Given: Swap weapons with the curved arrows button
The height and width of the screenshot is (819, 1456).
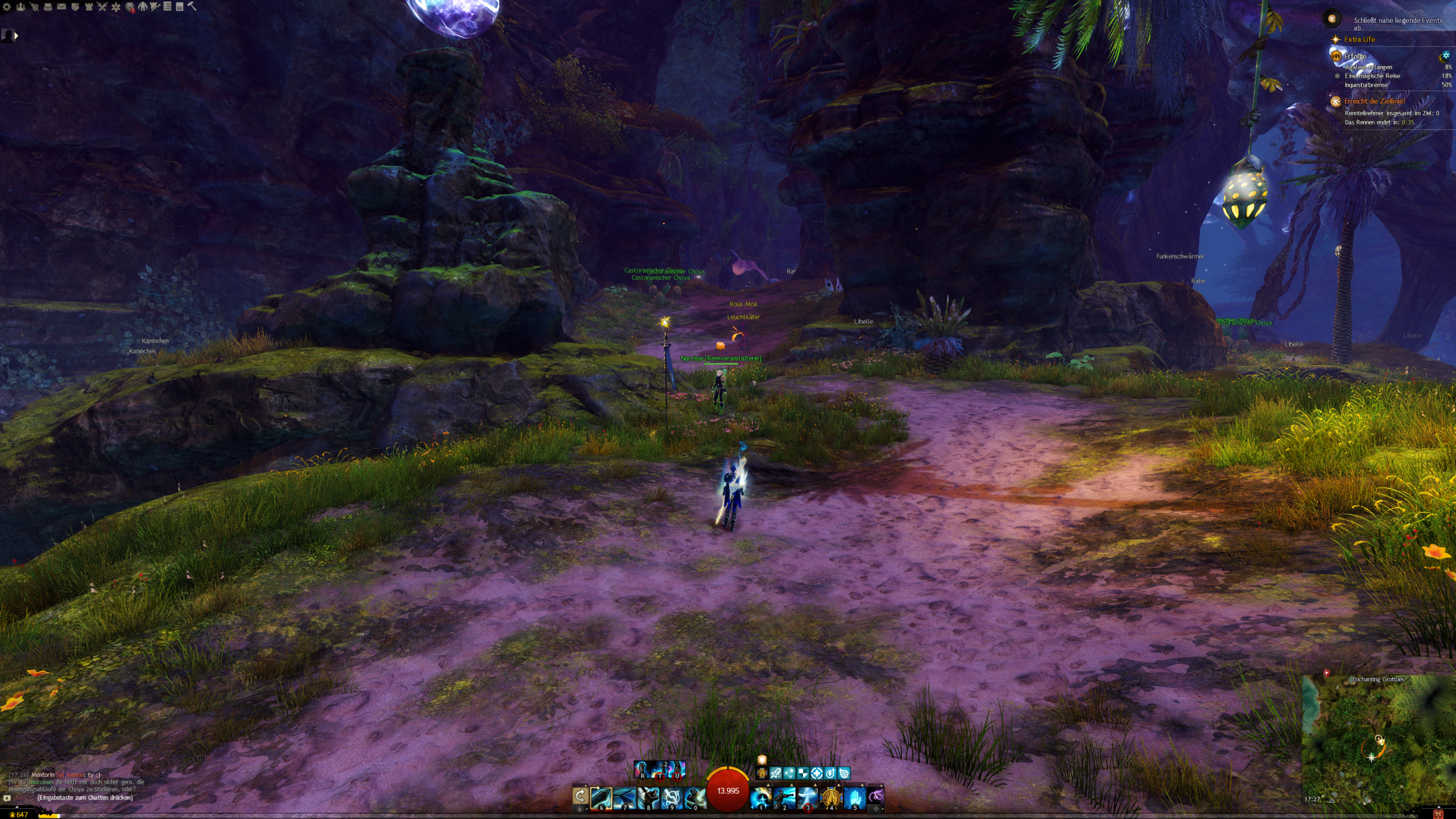Looking at the screenshot, I should coord(580,797).
